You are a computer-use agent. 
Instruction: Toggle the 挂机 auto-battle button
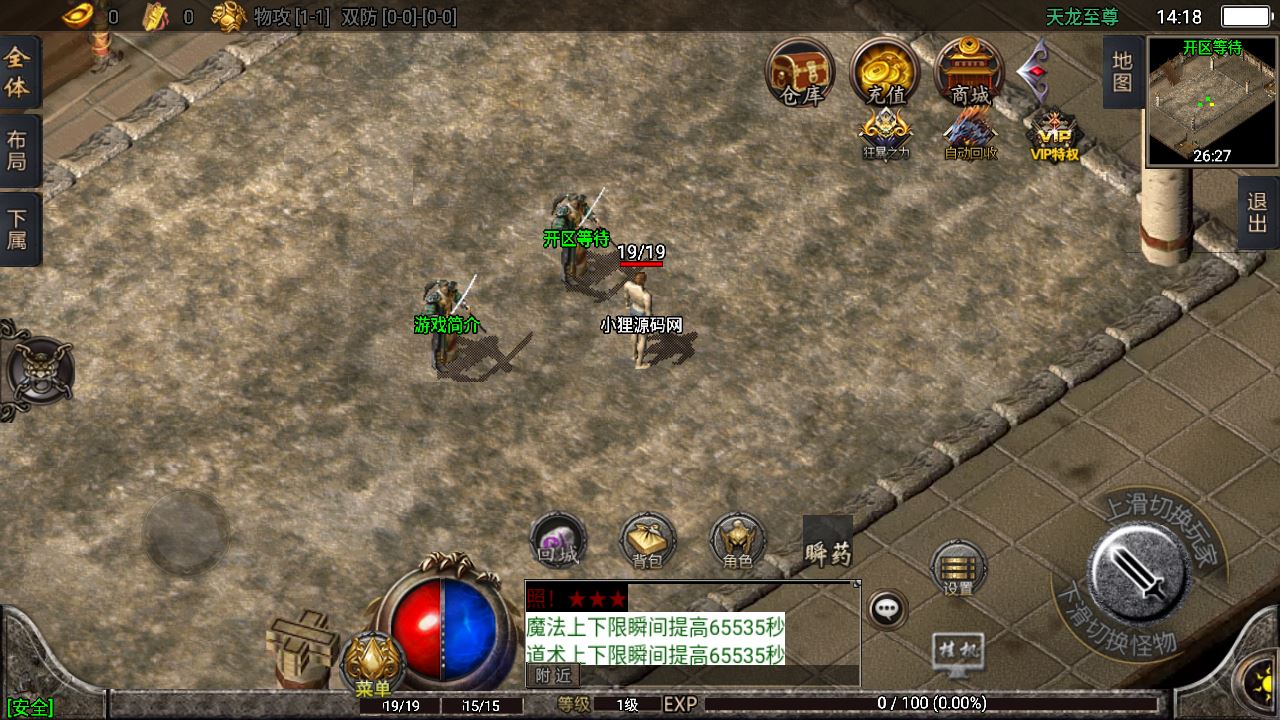pyautogui.click(x=957, y=651)
